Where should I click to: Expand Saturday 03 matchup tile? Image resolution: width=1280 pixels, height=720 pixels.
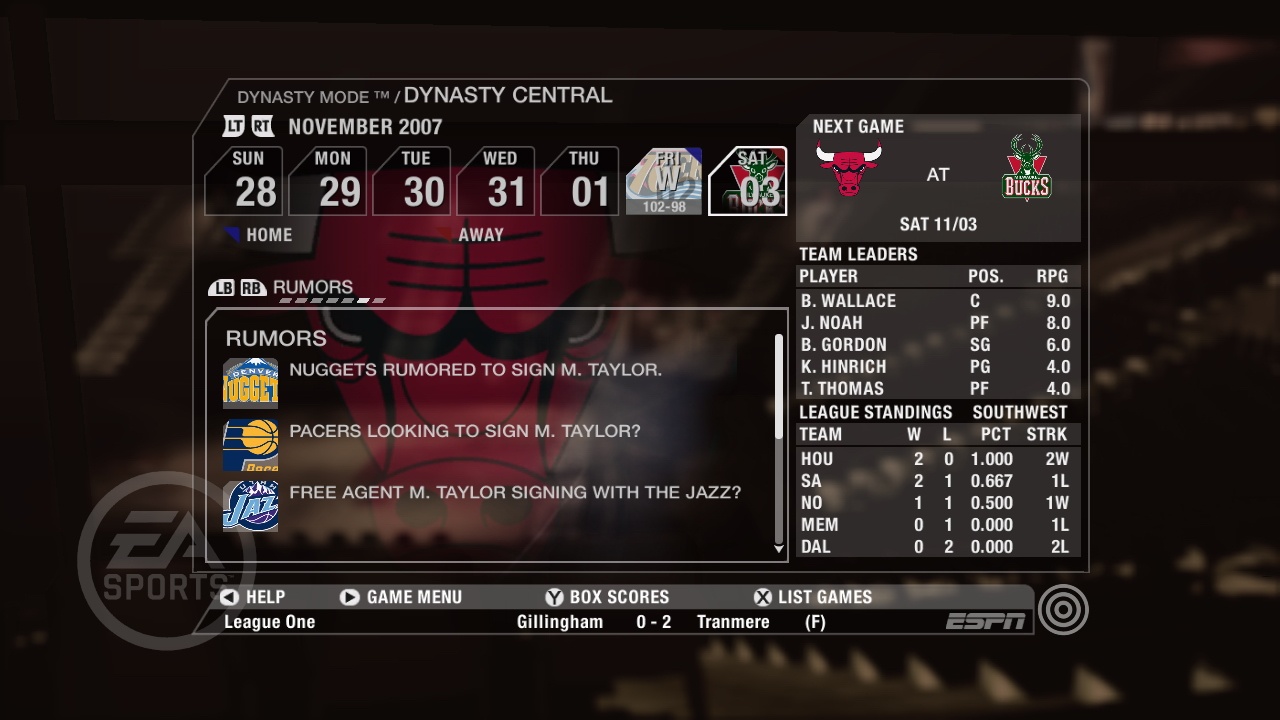(748, 181)
